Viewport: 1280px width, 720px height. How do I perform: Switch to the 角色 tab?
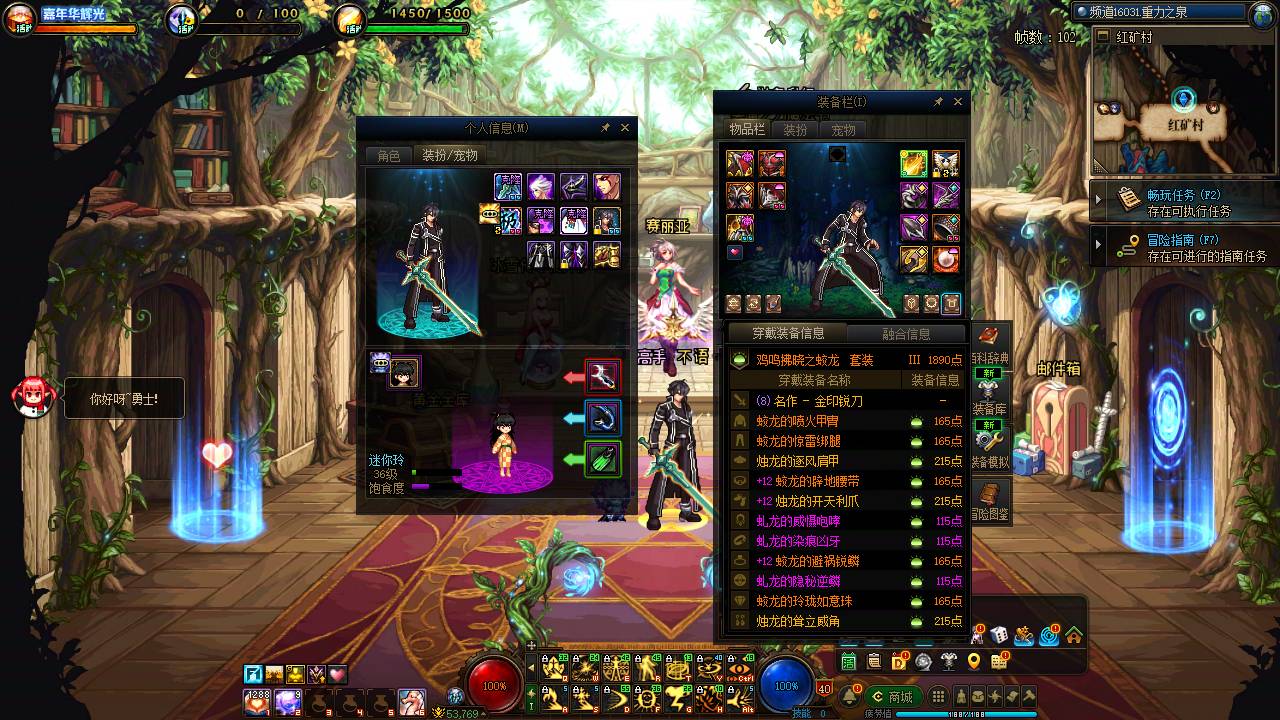[x=389, y=156]
